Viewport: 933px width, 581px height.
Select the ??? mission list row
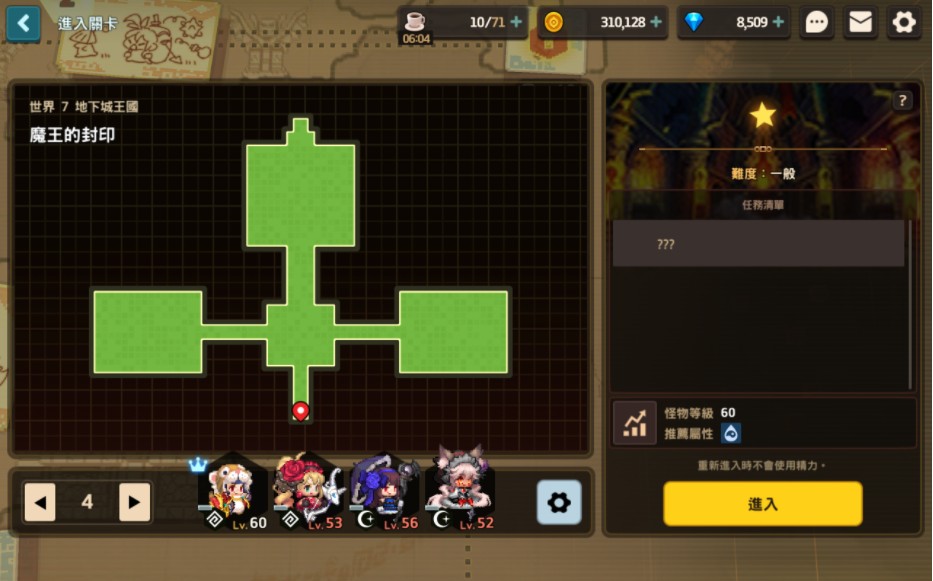click(758, 244)
